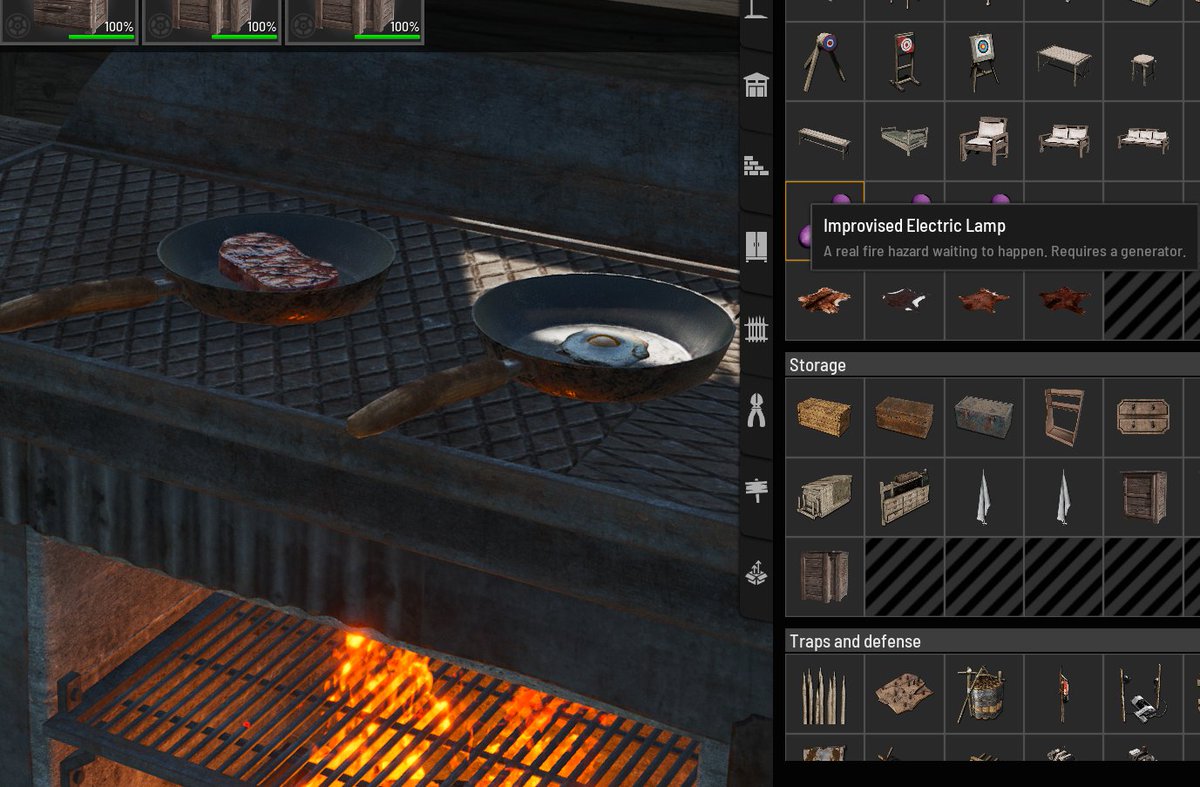The height and width of the screenshot is (787, 1200).
Task: Pick the wooden spike stakes trap
Action: coord(824,693)
